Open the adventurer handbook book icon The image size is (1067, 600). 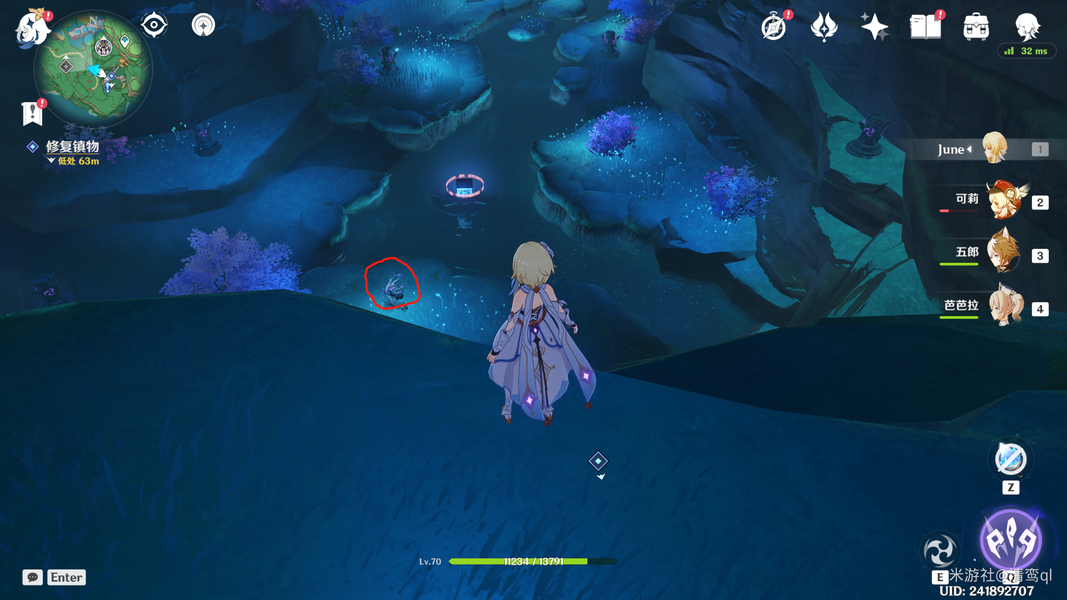coord(925,27)
